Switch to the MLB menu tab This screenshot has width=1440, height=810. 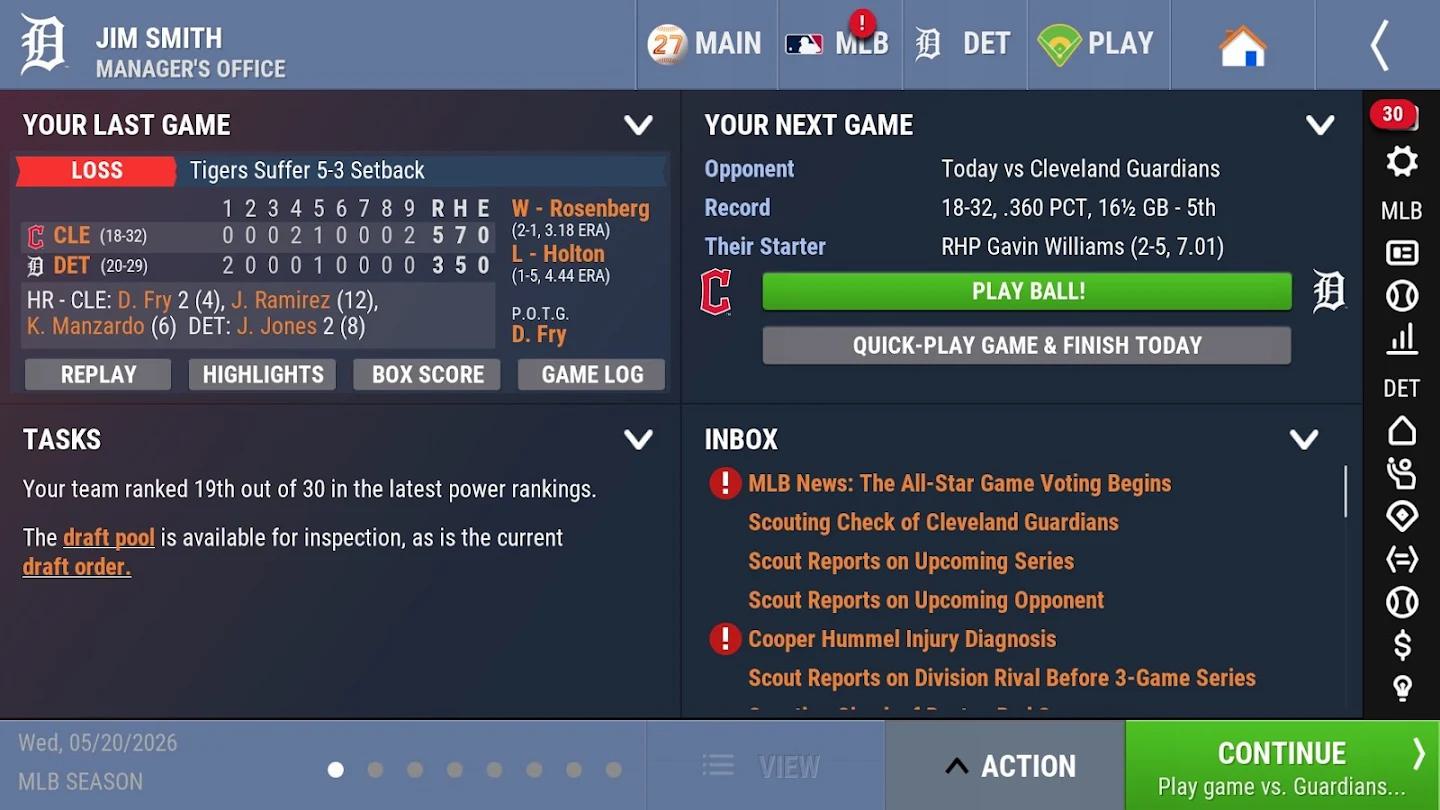click(839, 44)
